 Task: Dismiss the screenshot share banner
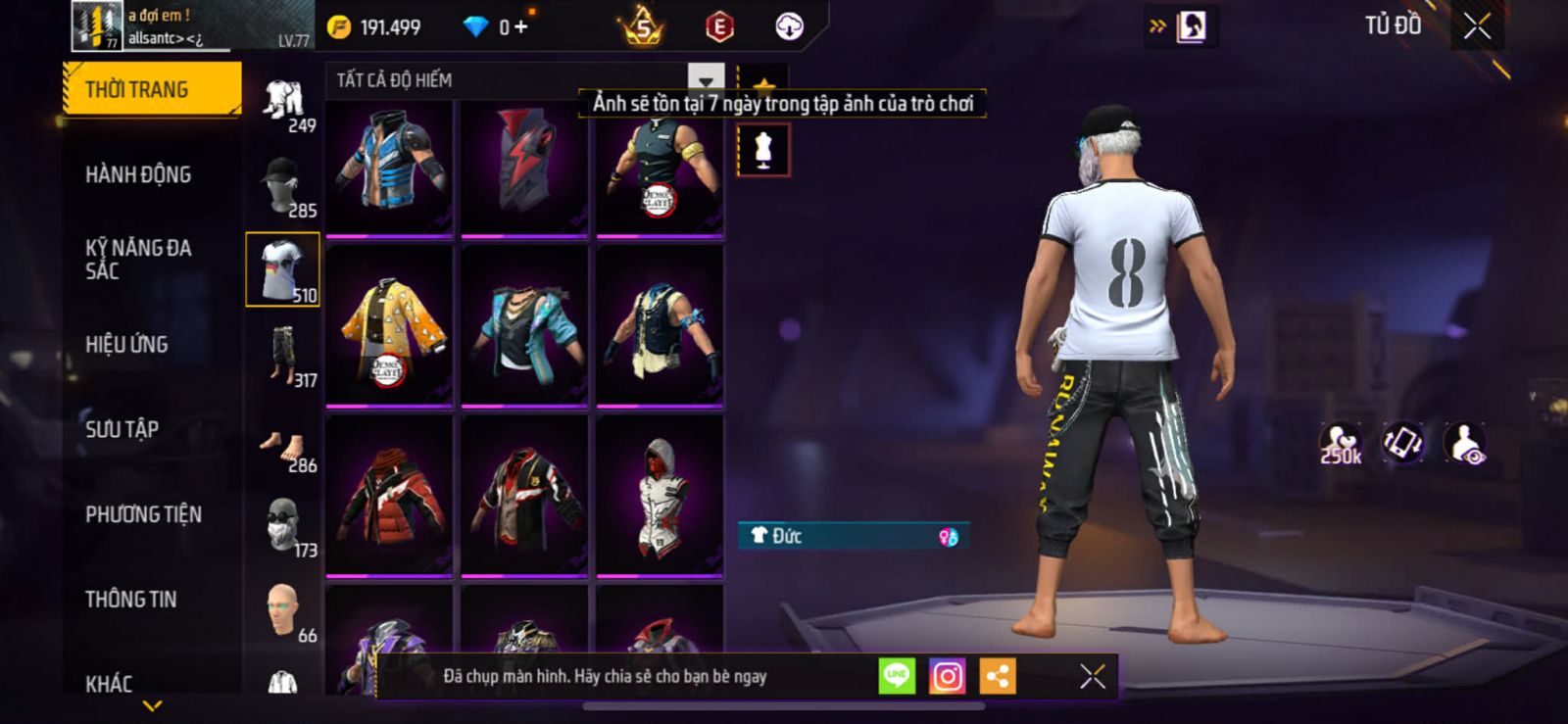(x=1093, y=676)
